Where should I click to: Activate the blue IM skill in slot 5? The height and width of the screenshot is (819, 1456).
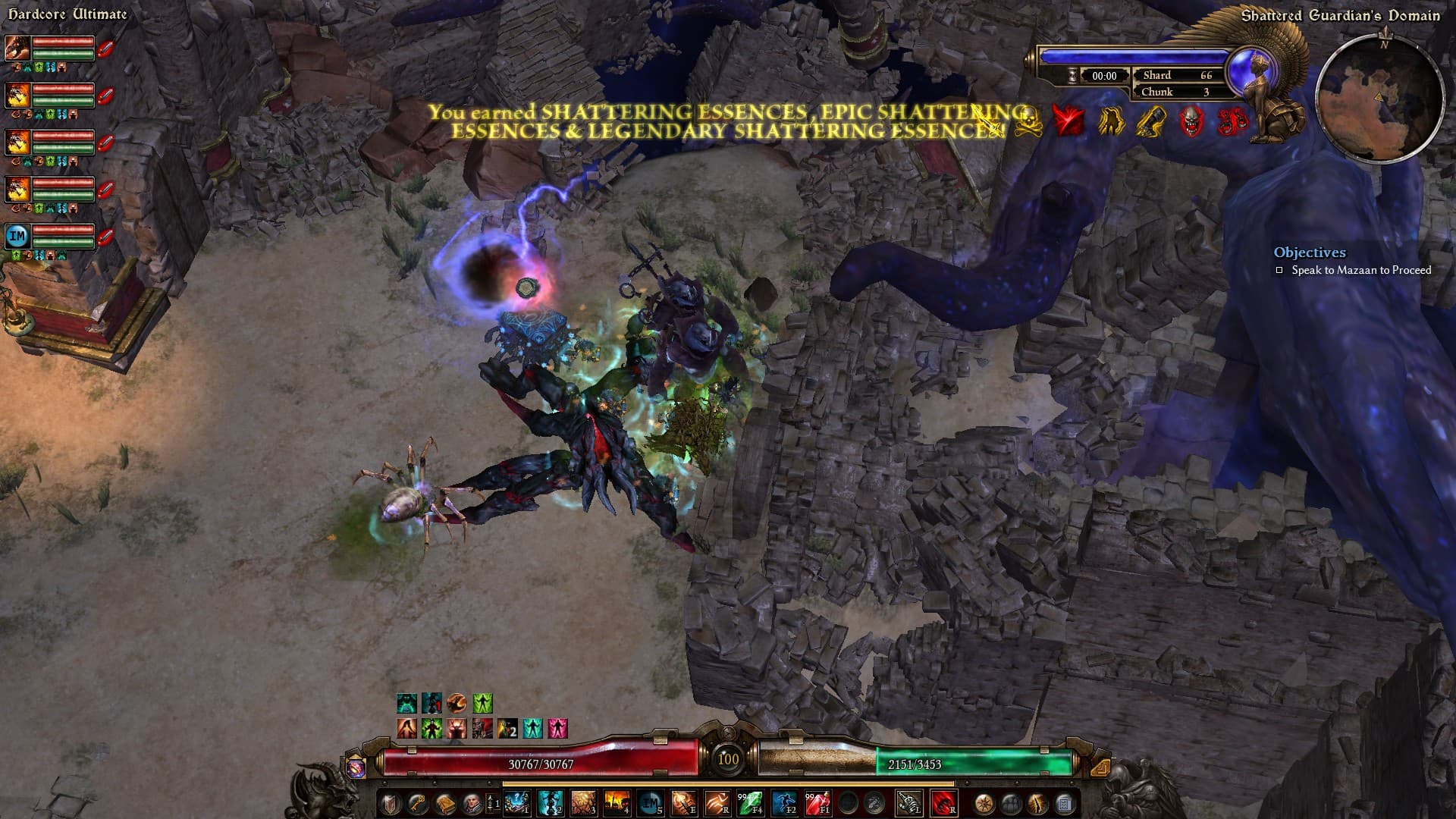pyautogui.click(x=651, y=803)
